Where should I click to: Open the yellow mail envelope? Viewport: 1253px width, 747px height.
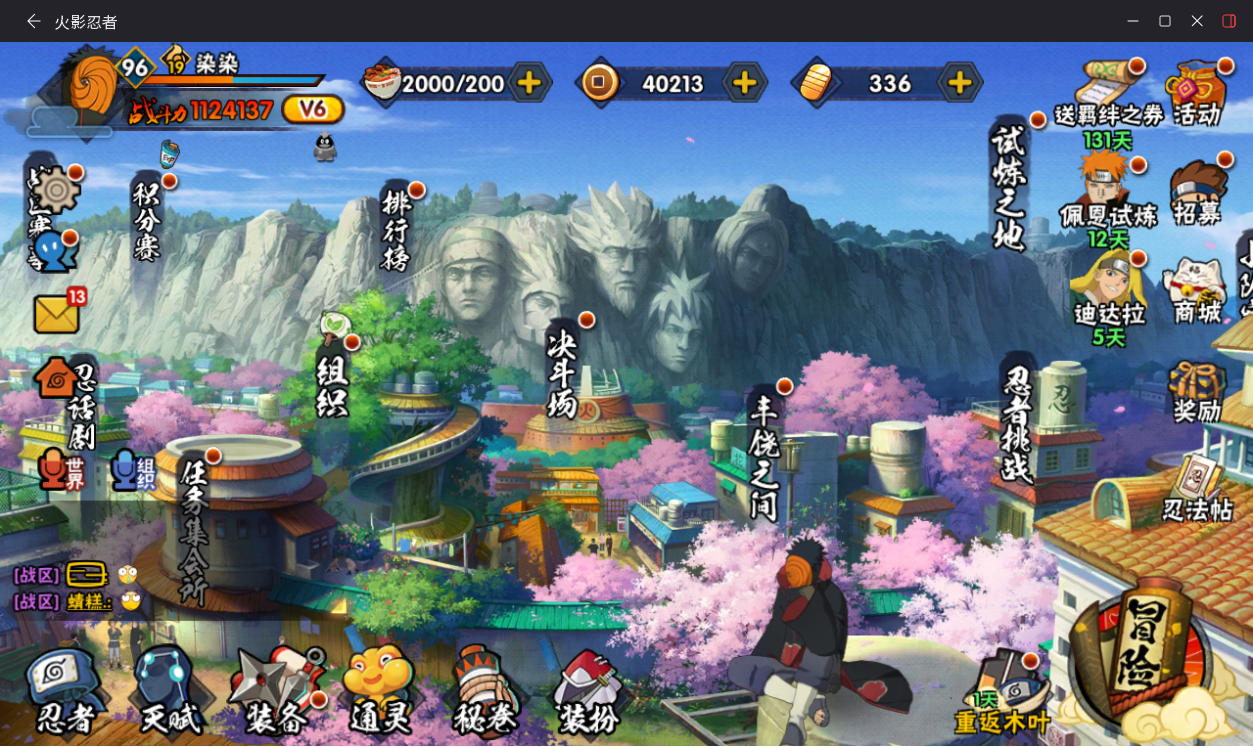57,314
